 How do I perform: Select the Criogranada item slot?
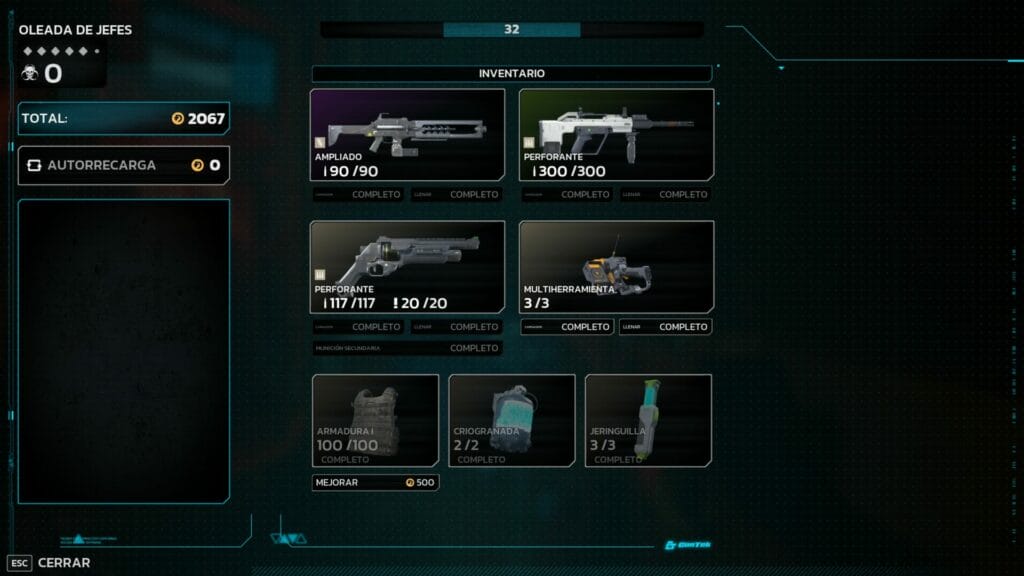click(x=512, y=420)
